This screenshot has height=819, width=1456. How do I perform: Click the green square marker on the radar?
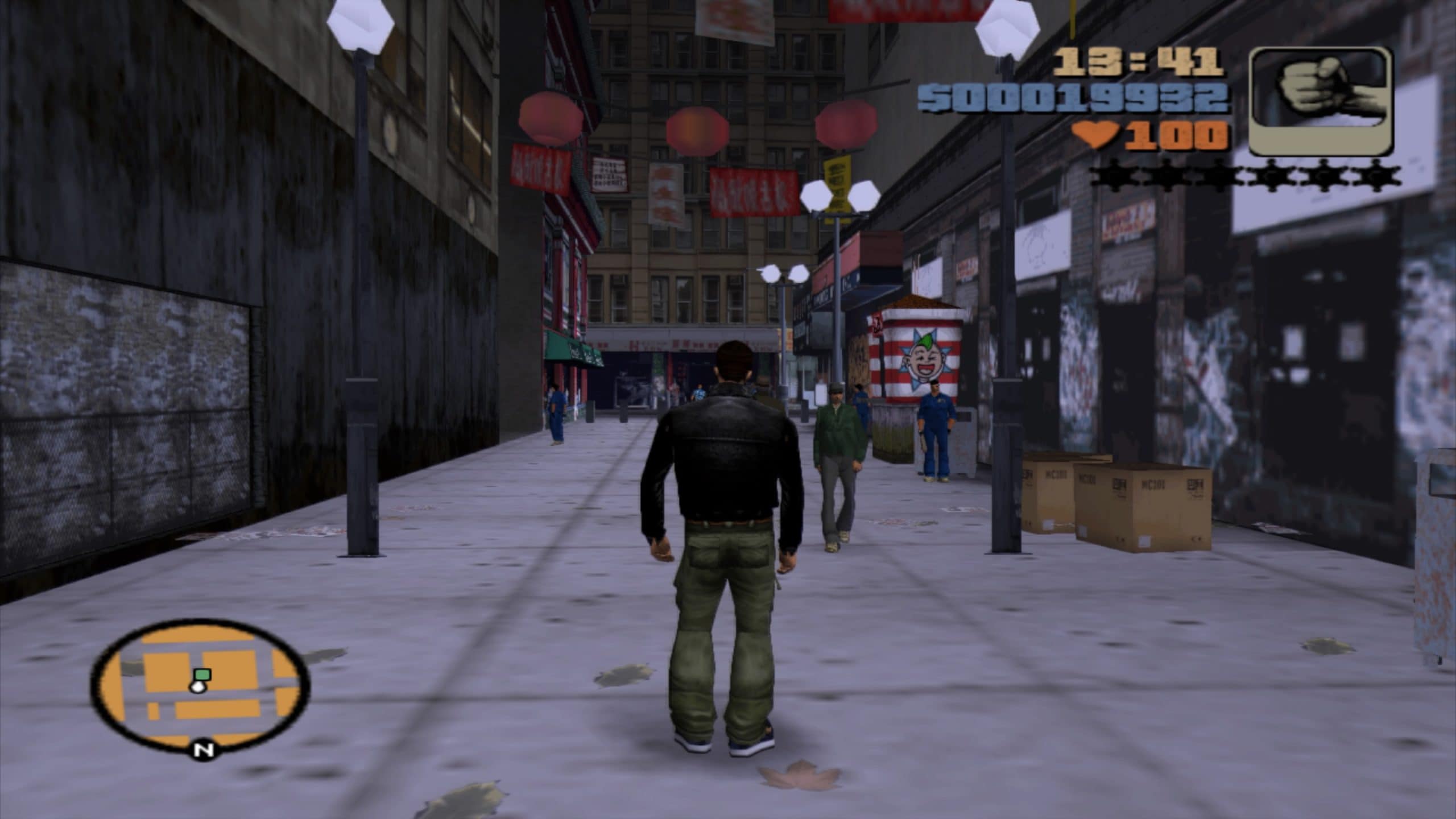click(202, 675)
